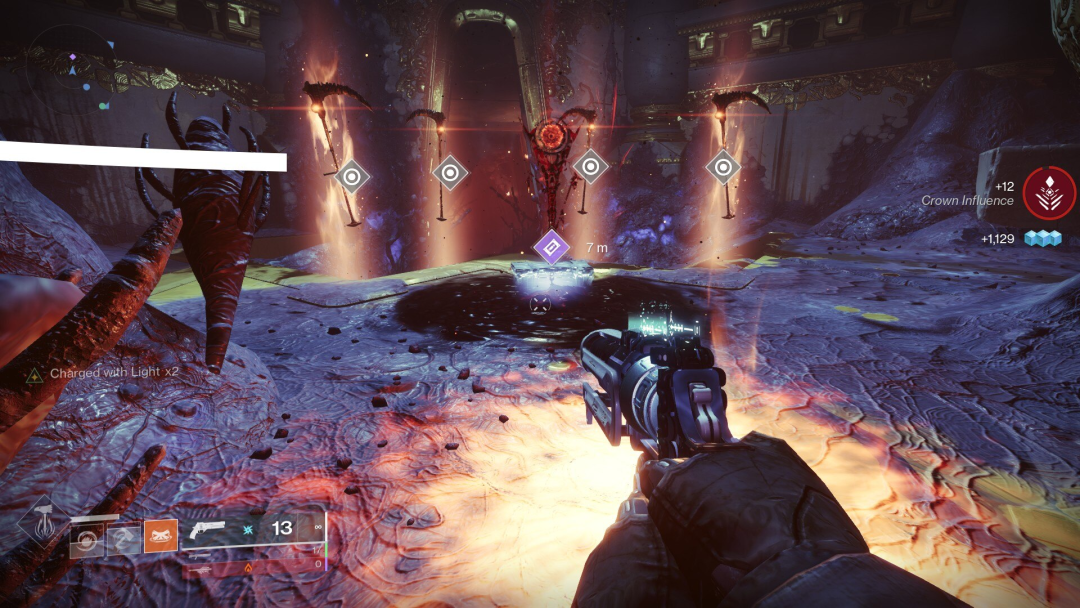Select the equipped hand cannon weapon
Image resolution: width=1080 pixels, height=608 pixels.
[x=207, y=530]
